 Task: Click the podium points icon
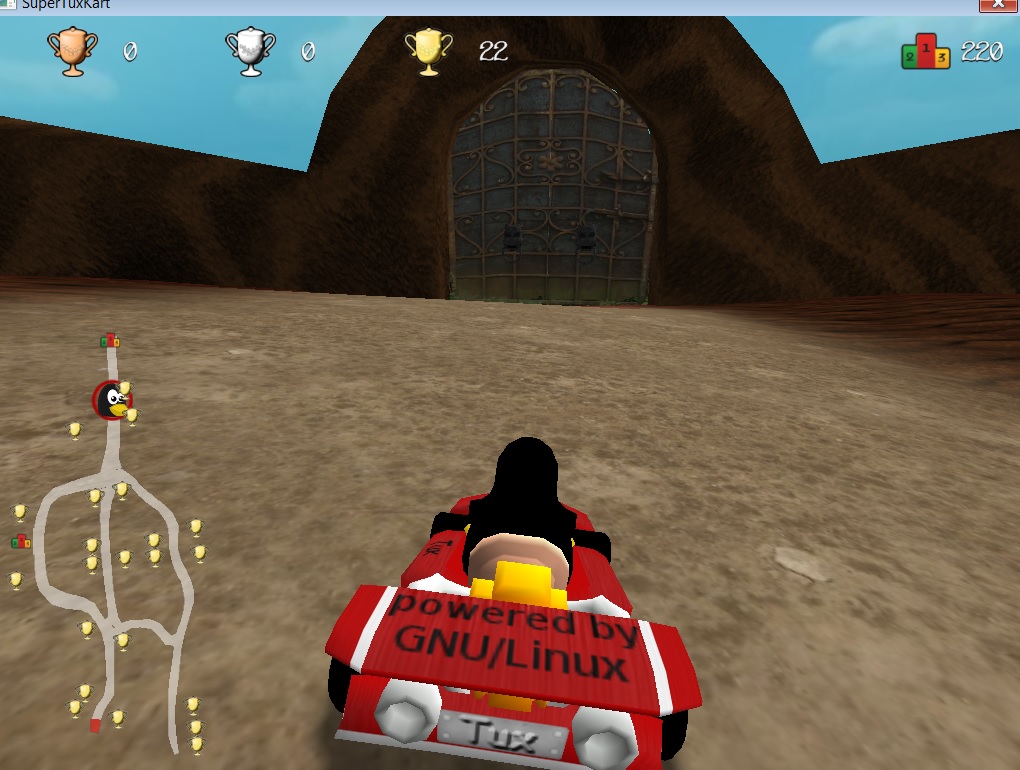coord(925,52)
